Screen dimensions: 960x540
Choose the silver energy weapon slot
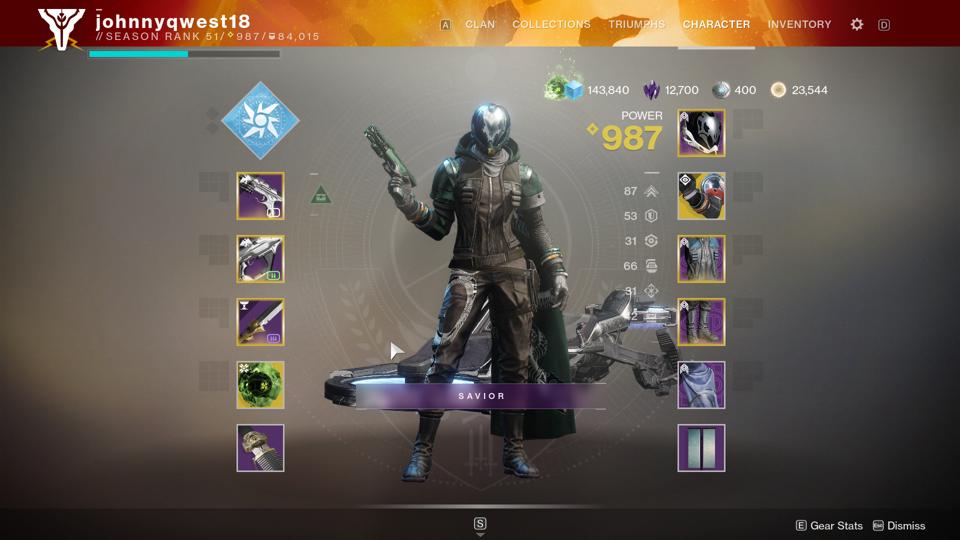pyautogui.click(x=260, y=259)
